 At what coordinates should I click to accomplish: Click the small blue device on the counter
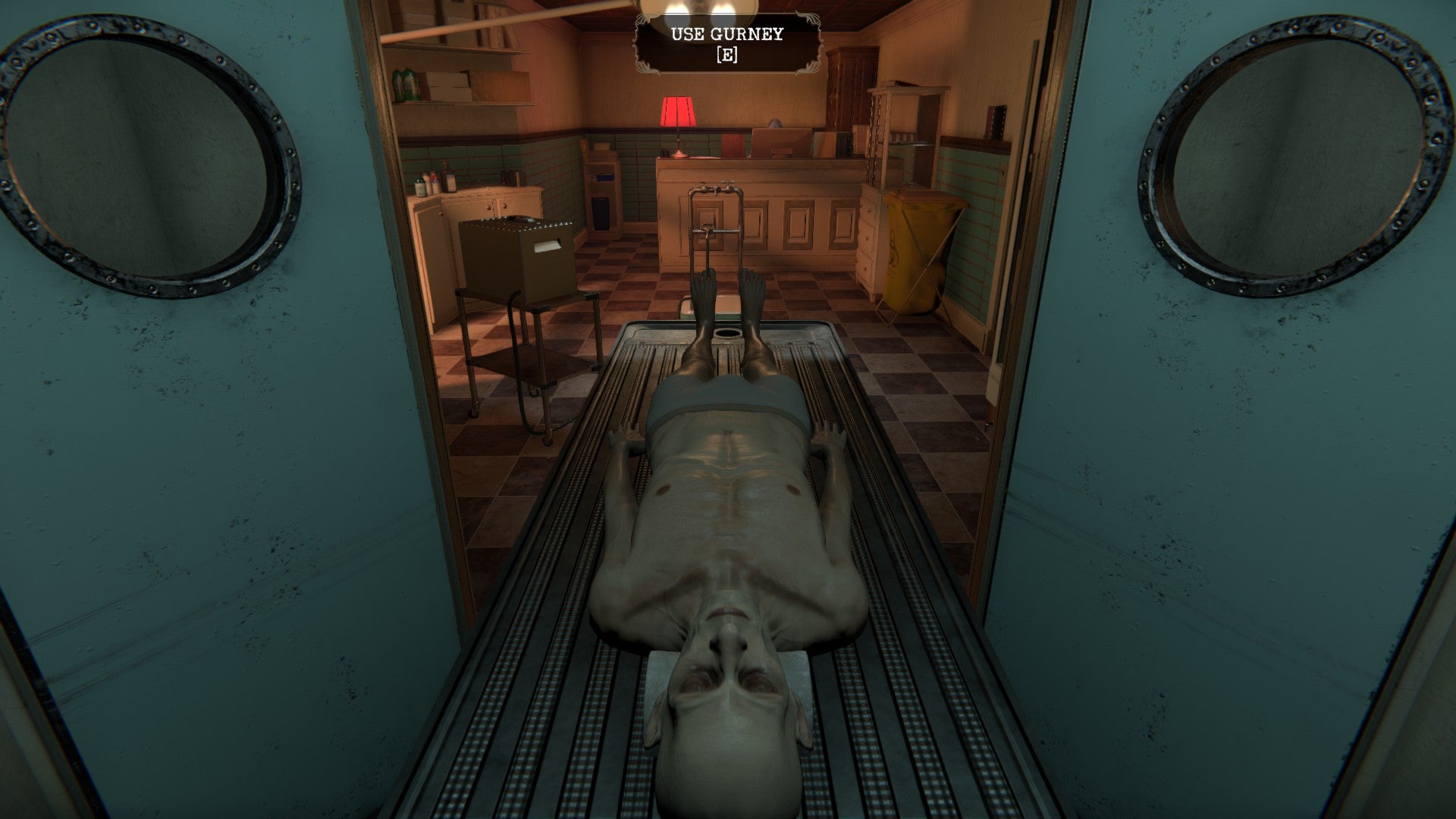coord(604,179)
